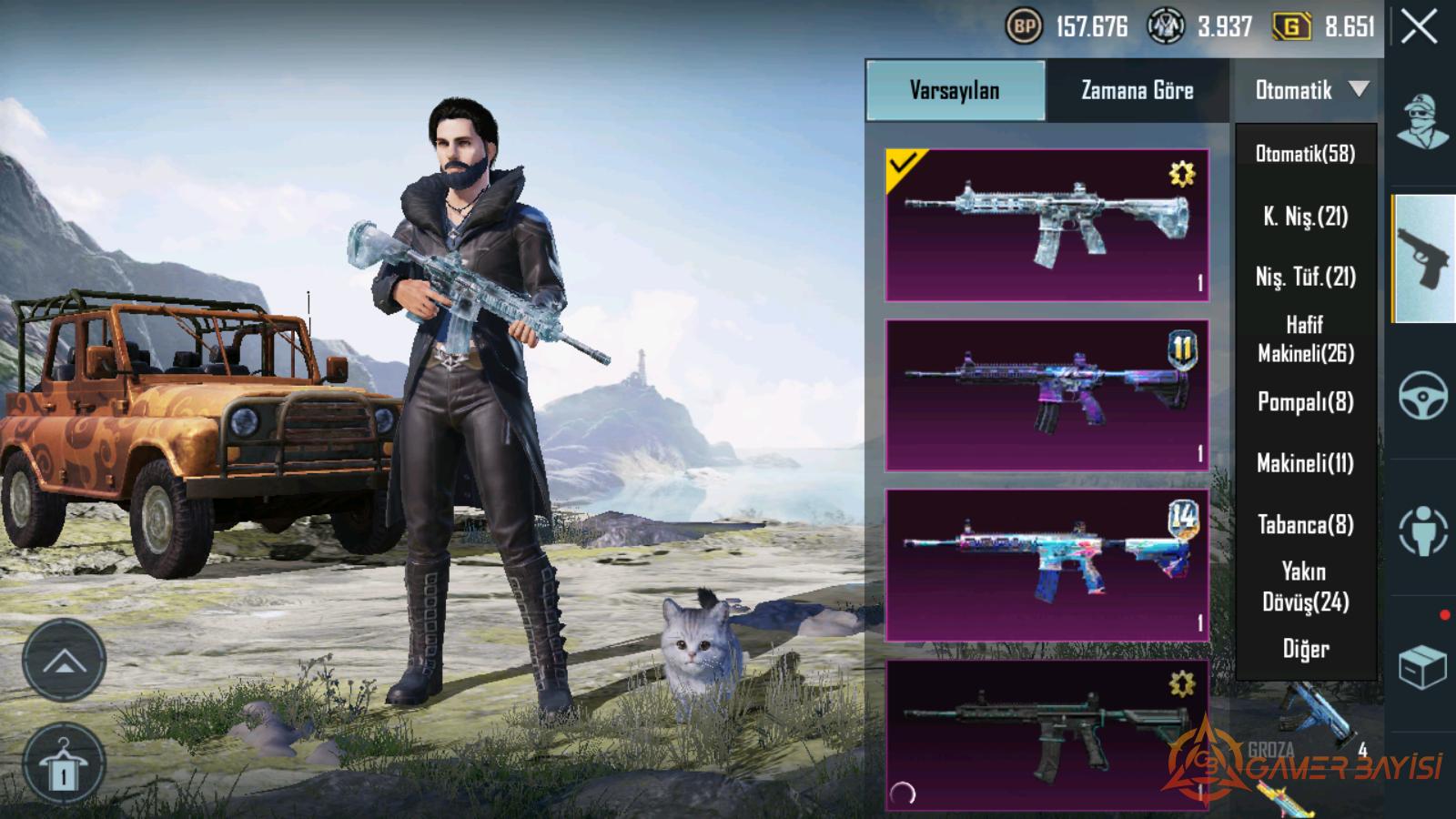Show Yakın Dövüş(24) melee skins
Viewport: 1456px width, 819px height.
pos(1305,586)
